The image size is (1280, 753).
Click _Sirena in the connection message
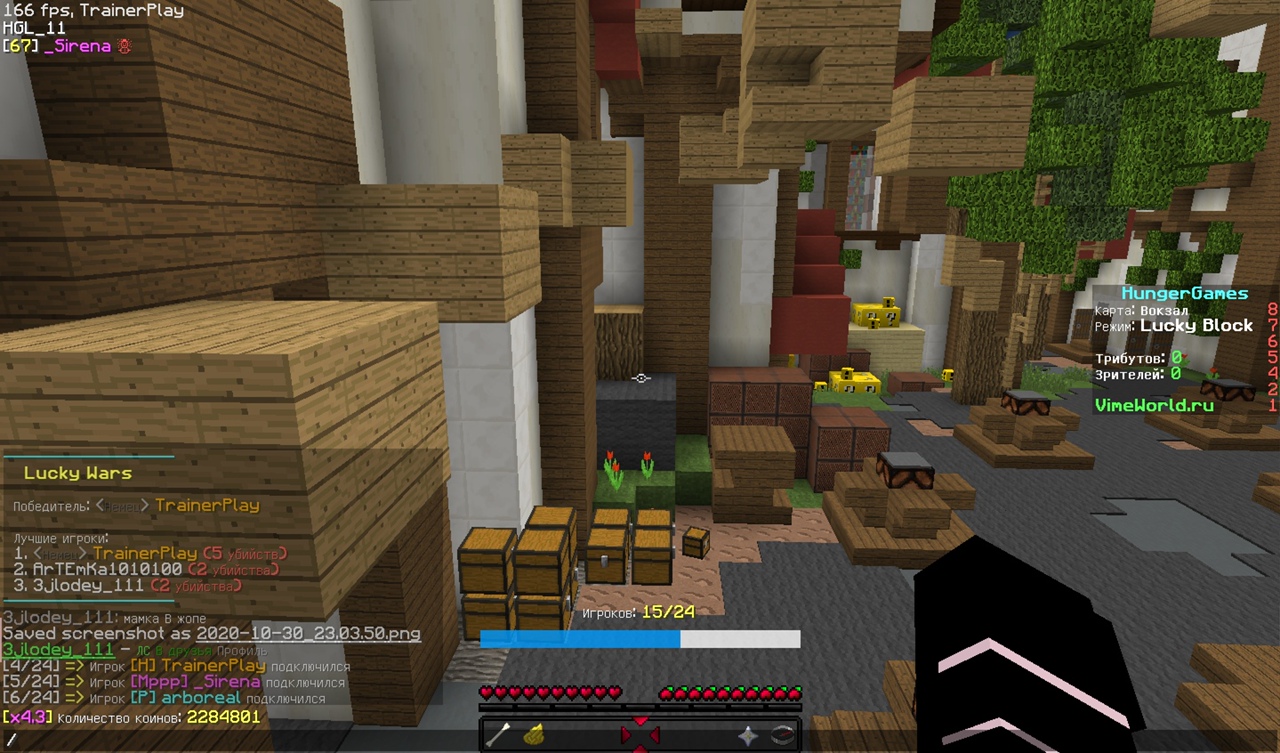[231, 682]
